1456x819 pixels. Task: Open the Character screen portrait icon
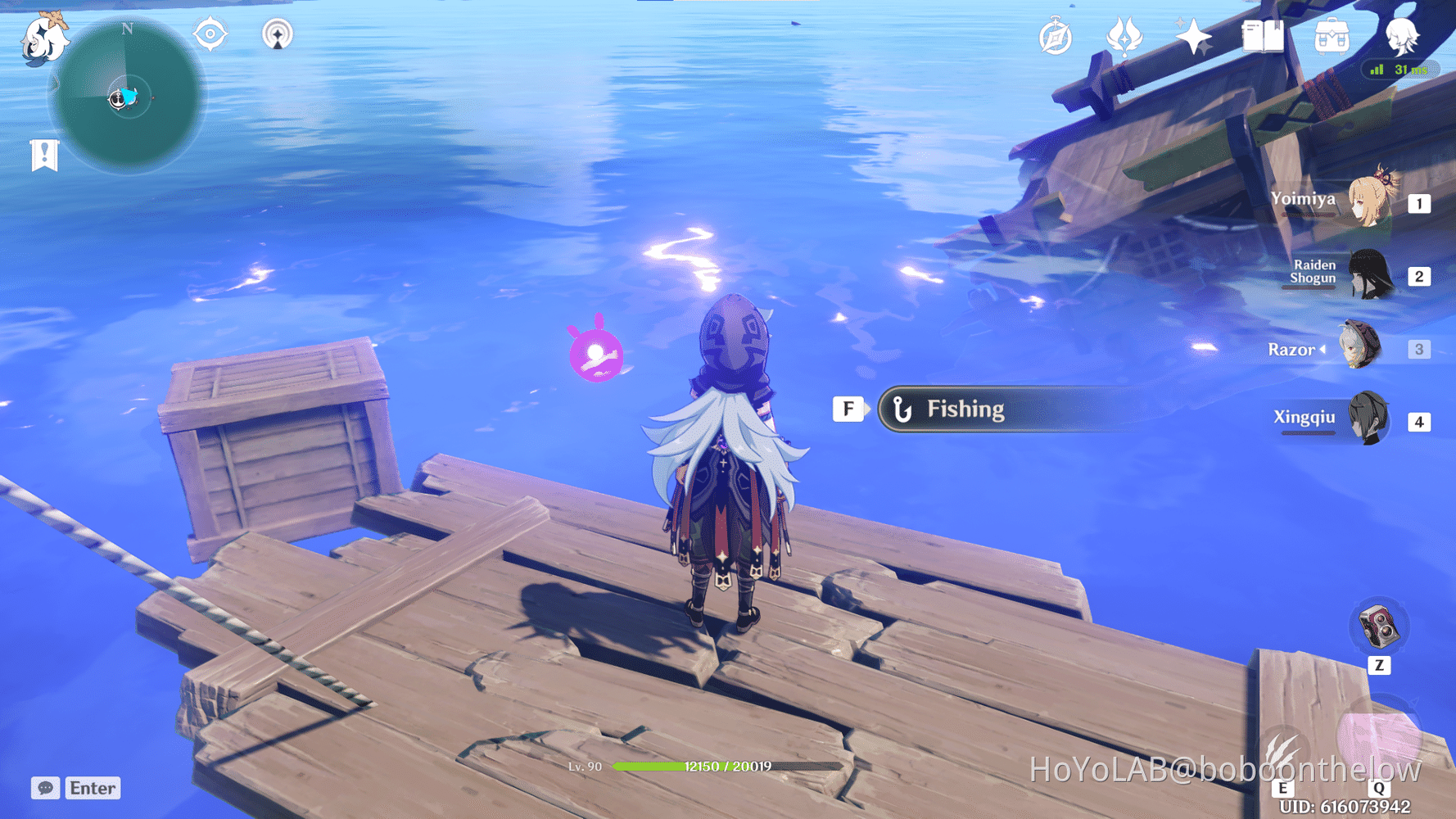click(x=1402, y=36)
